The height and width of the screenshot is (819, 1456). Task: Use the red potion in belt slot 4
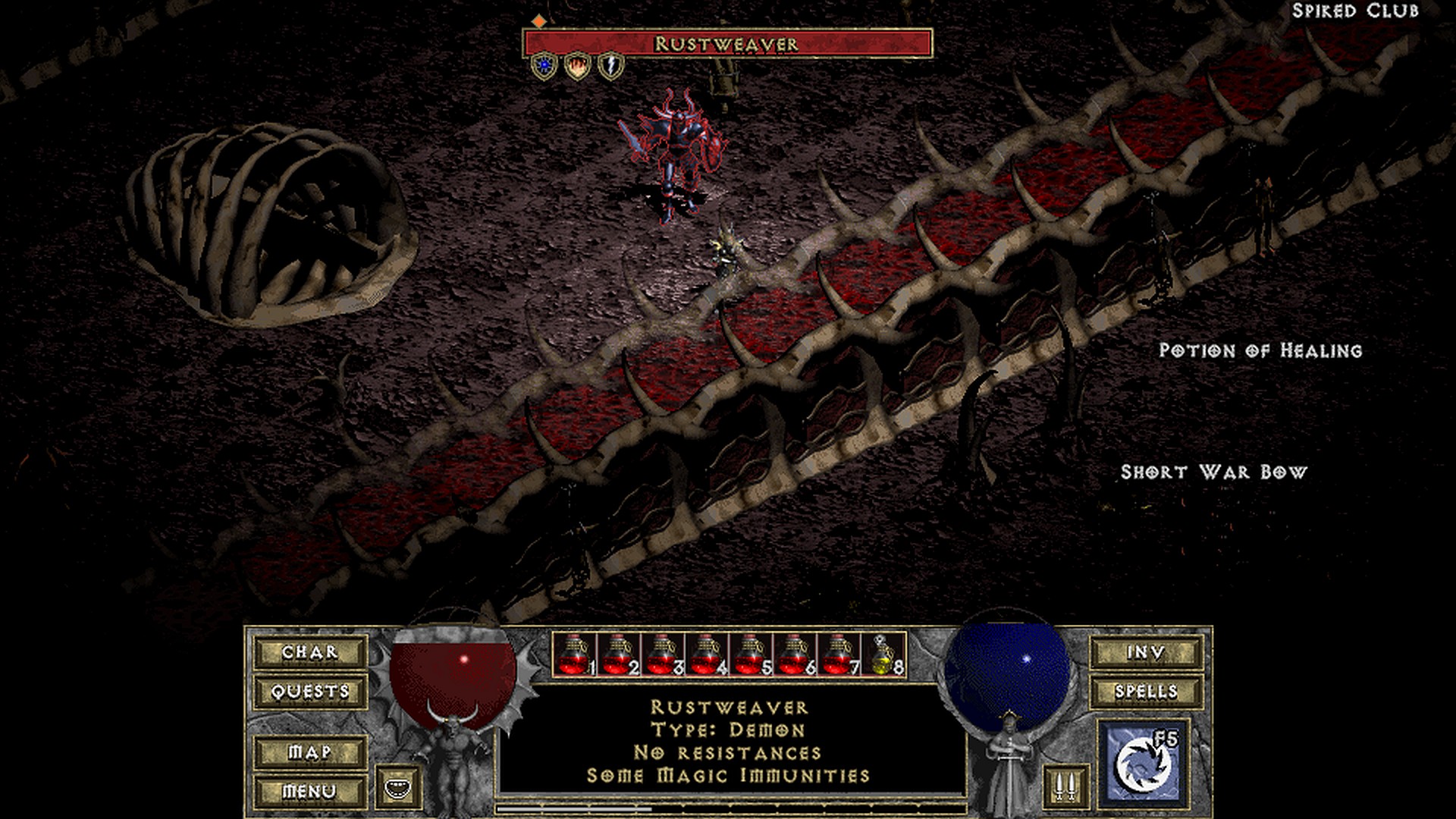707,654
